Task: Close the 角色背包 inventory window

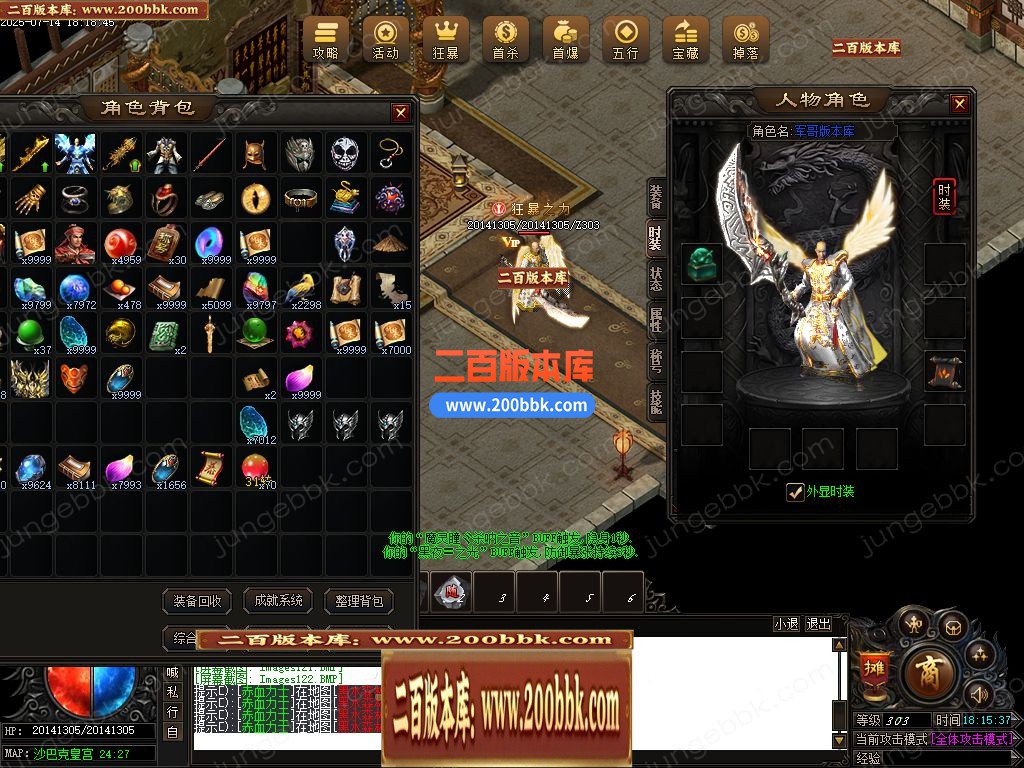Action: click(x=401, y=113)
